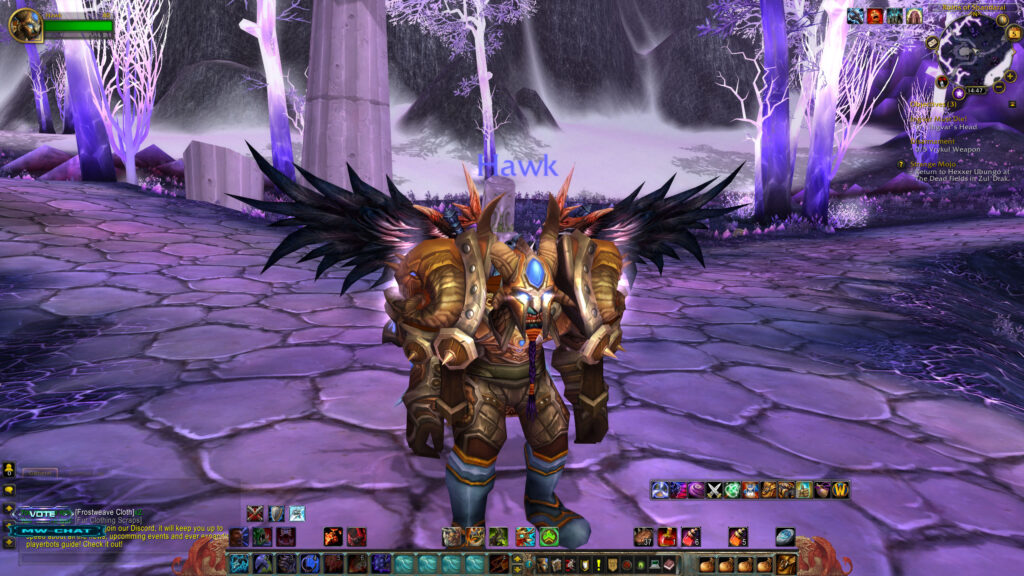This screenshot has height=576, width=1024.
Task: Activate the Hearthstone item button
Action: [785, 536]
